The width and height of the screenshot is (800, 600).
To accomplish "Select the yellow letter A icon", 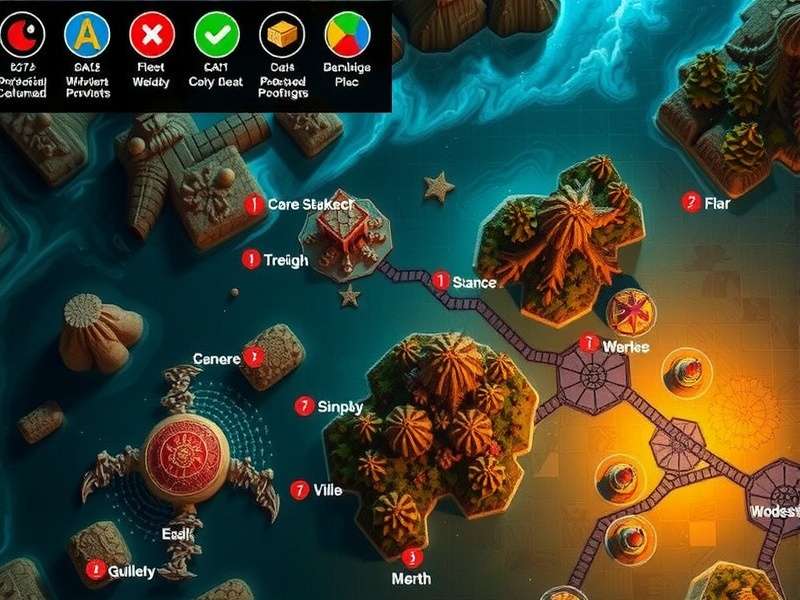I will [x=85, y=36].
